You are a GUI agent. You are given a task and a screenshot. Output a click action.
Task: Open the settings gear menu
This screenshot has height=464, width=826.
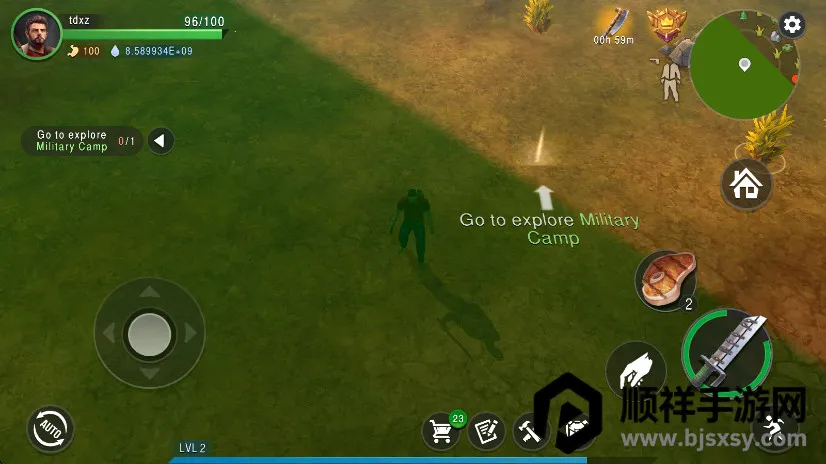pos(792,25)
